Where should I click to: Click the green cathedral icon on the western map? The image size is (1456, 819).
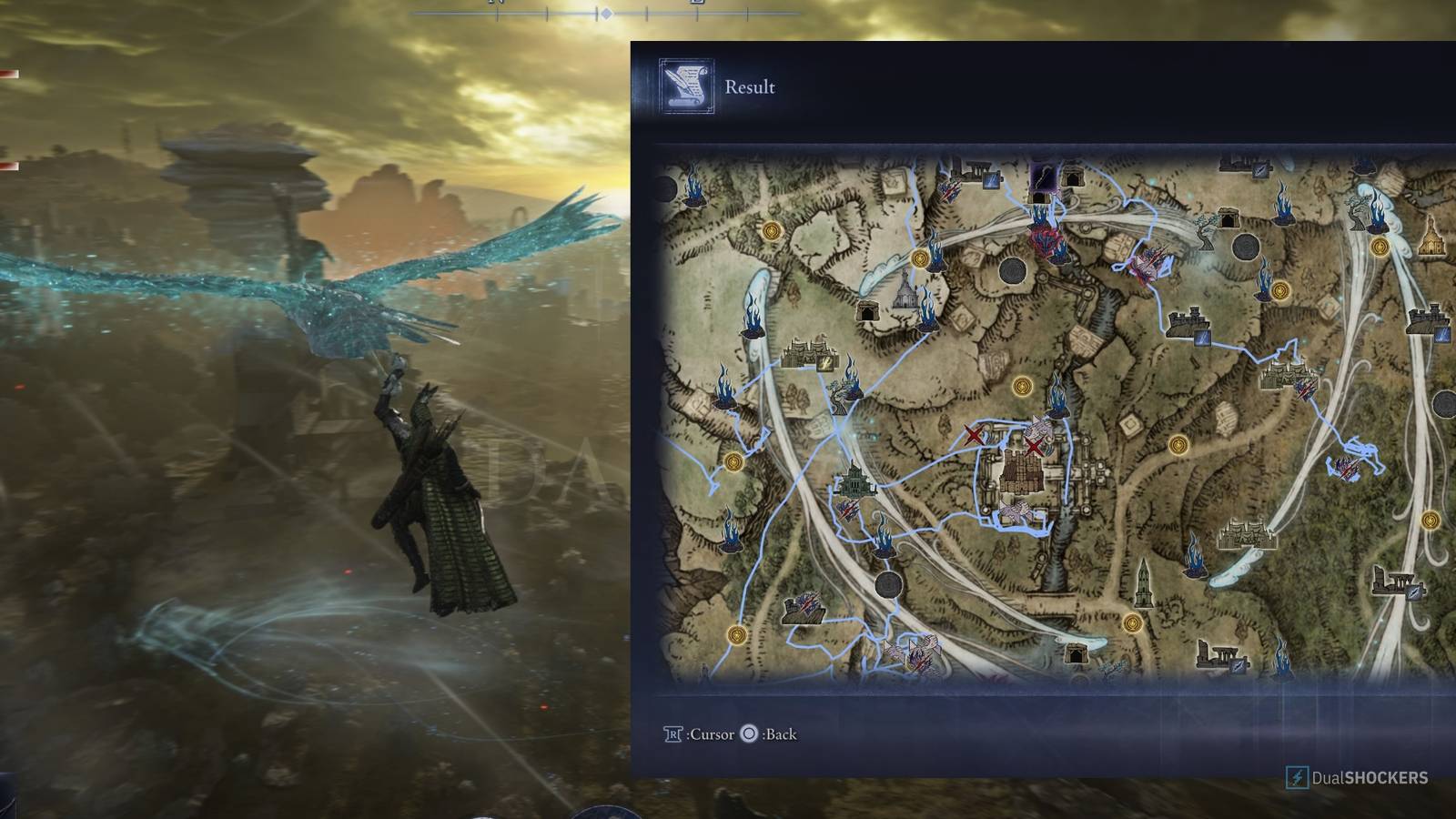pos(854,480)
